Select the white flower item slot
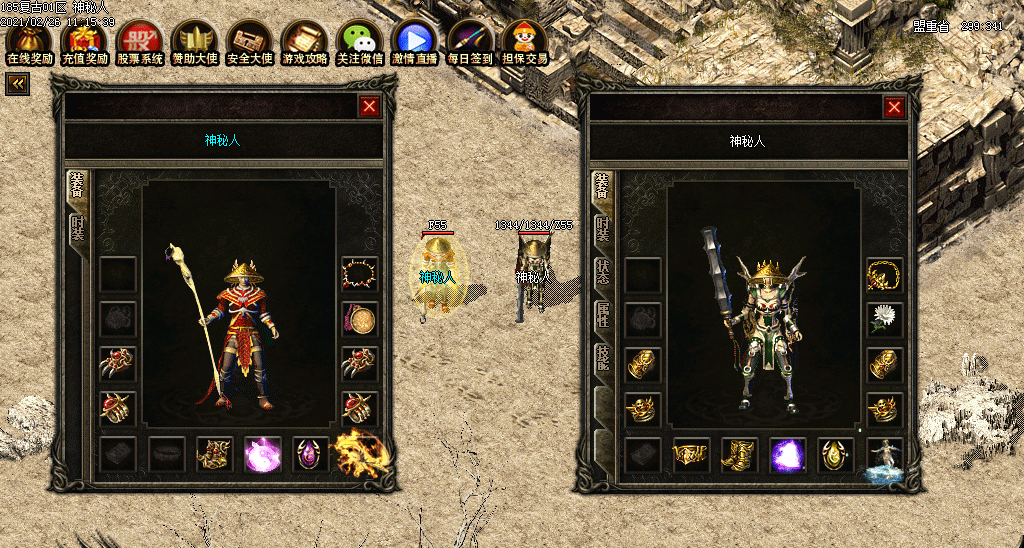Image resolution: width=1024 pixels, height=548 pixels. pyautogui.click(x=884, y=319)
